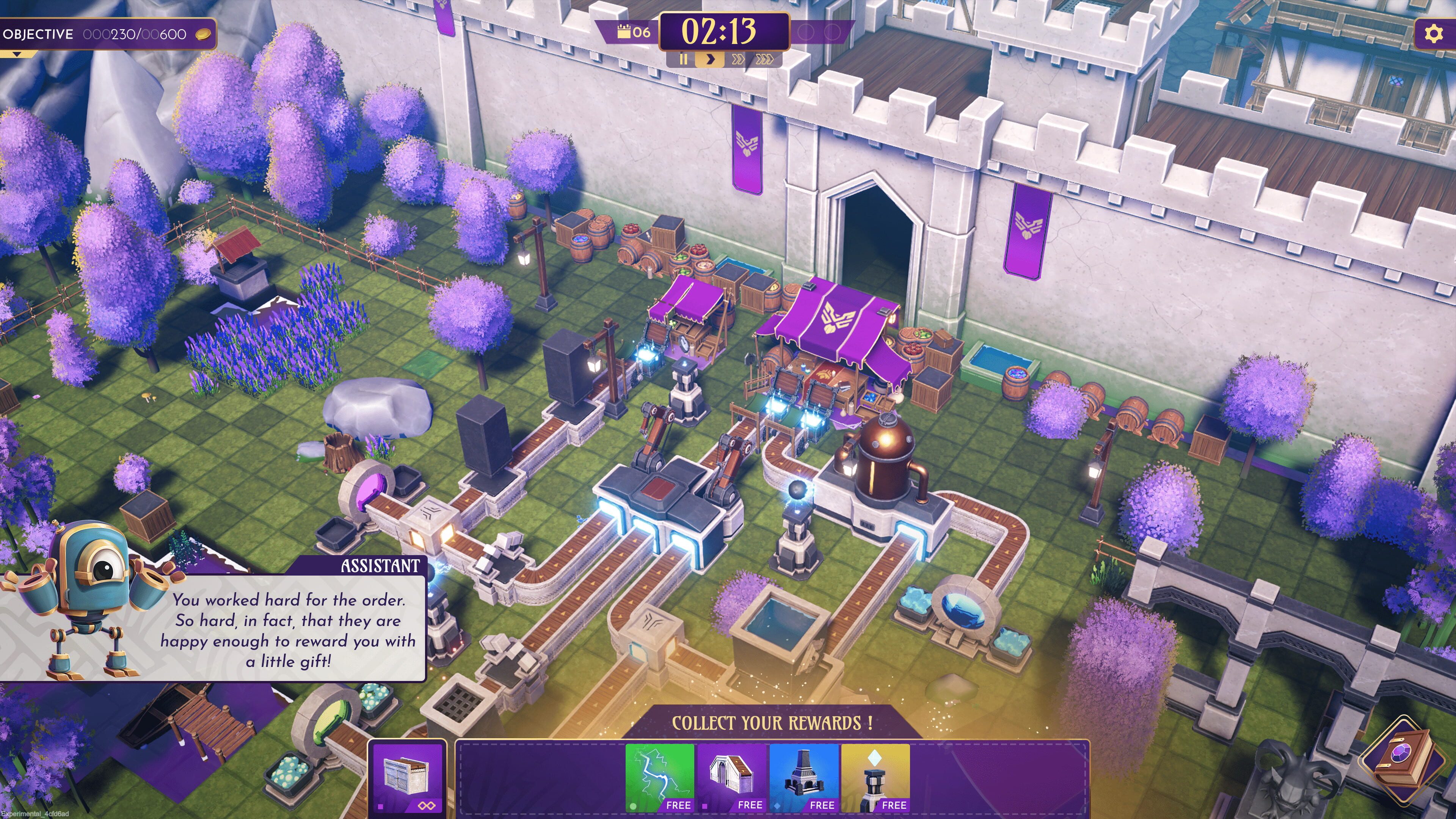Image resolution: width=1456 pixels, height=819 pixels.
Task: Collect the green lightning reward card
Action: [x=660, y=778]
